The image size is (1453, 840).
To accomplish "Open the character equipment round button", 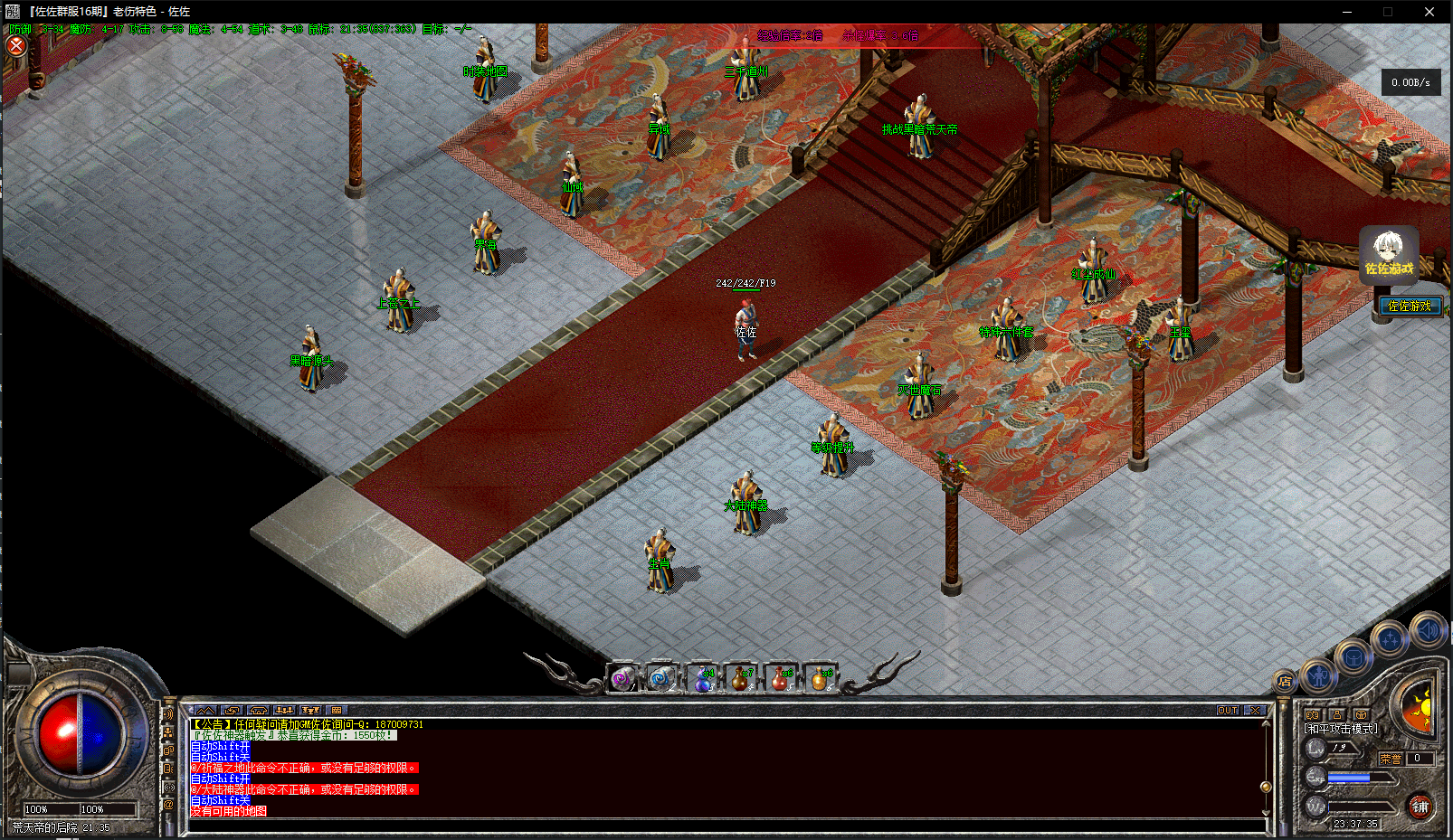I will pos(1318,674).
